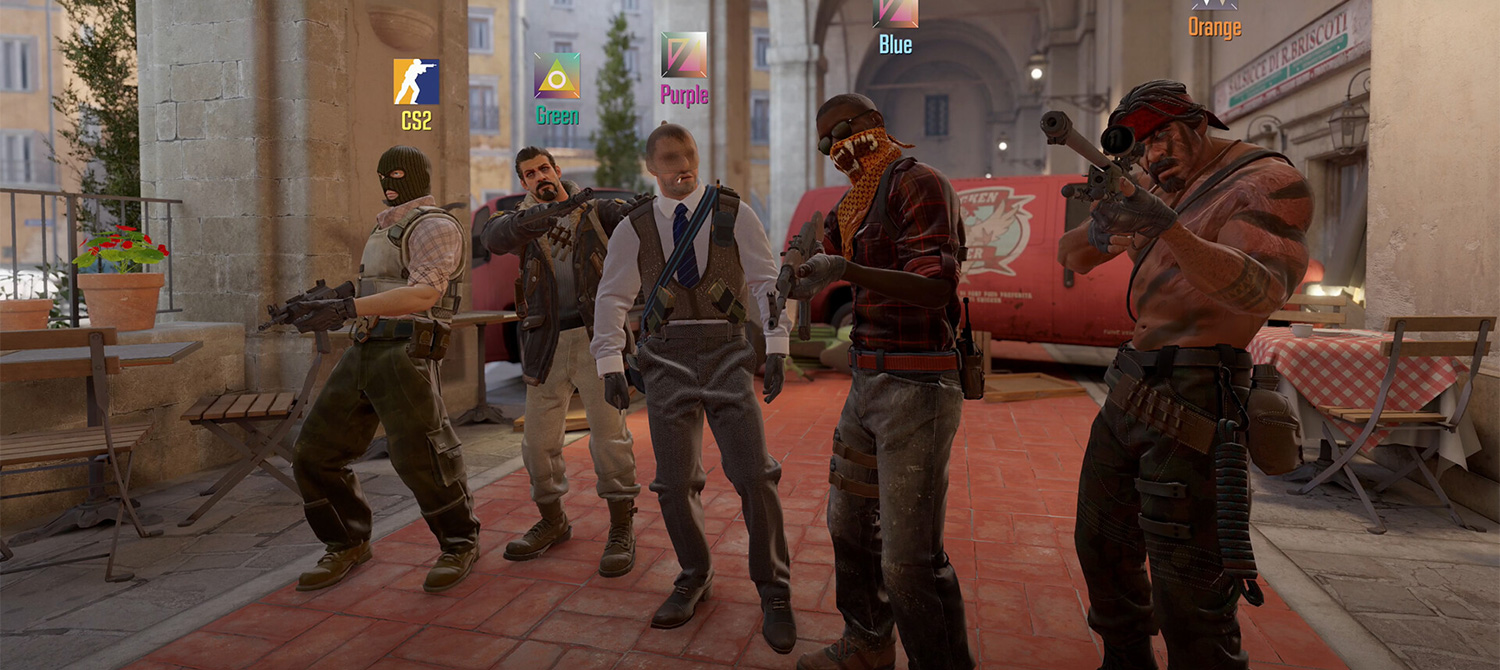Image resolution: width=1500 pixels, height=670 pixels.
Task: Choose the Purple player's avatar
Action: coord(684,55)
